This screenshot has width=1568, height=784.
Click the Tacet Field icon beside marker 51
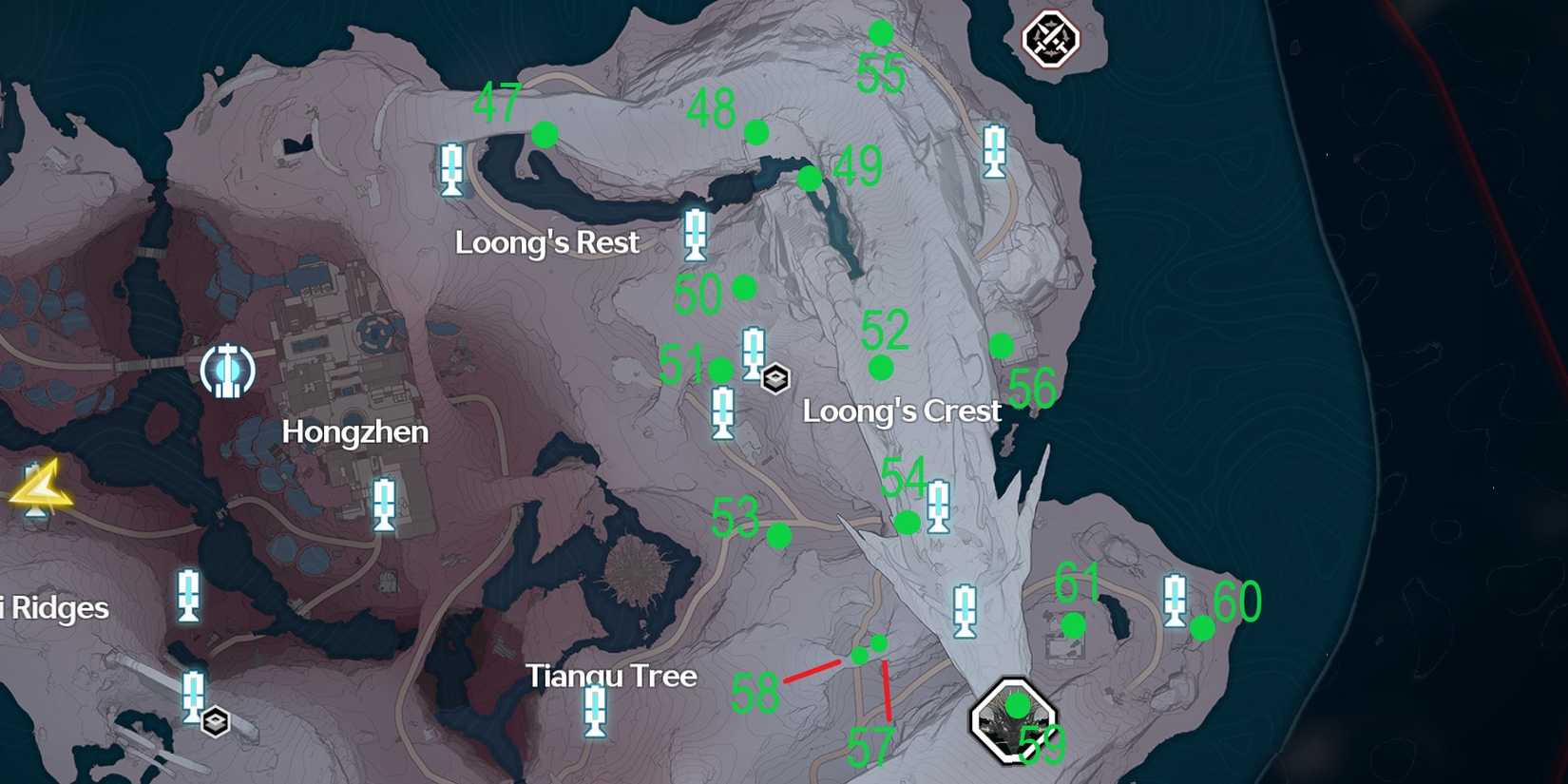pyautogui.click(x=777, y=377)
